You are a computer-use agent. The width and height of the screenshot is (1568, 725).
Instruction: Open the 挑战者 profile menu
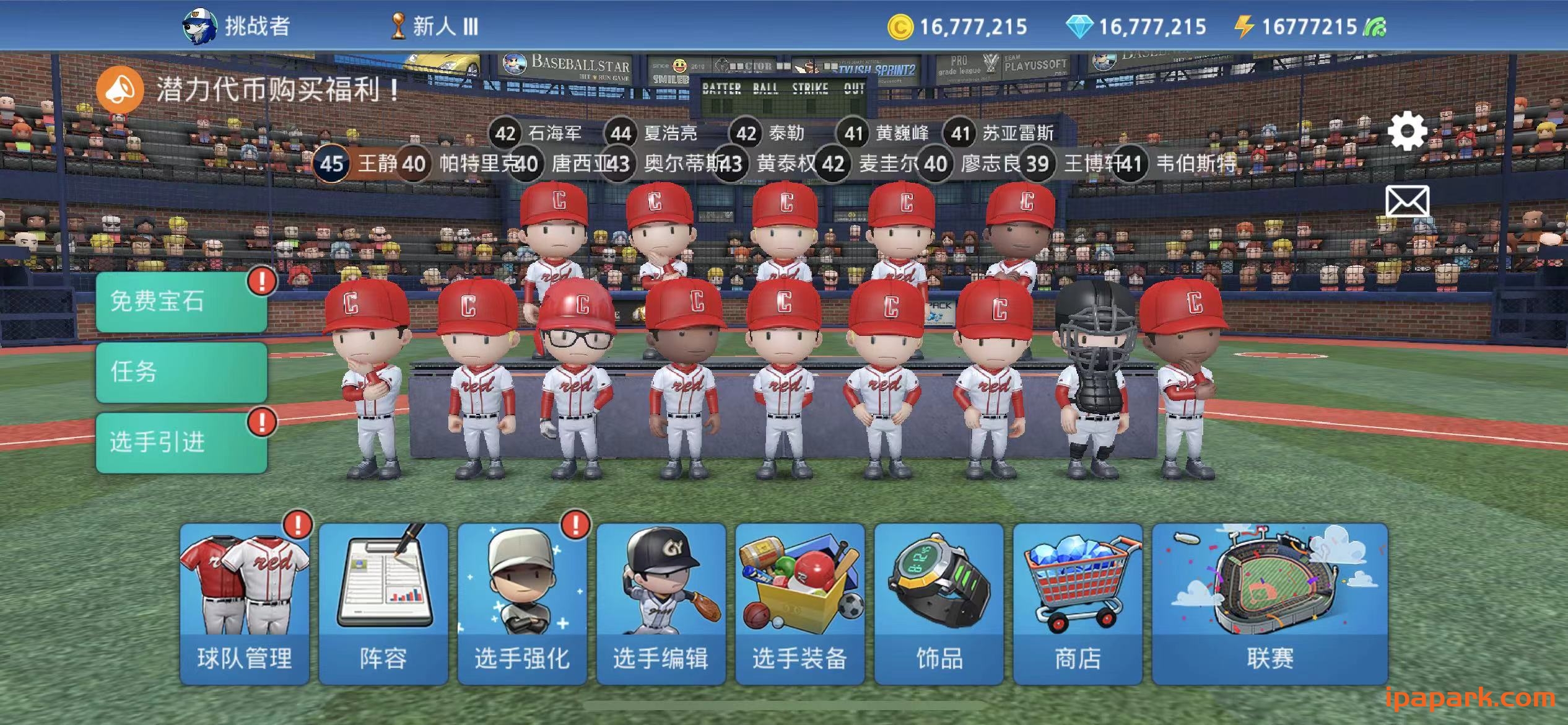[235, 26]
